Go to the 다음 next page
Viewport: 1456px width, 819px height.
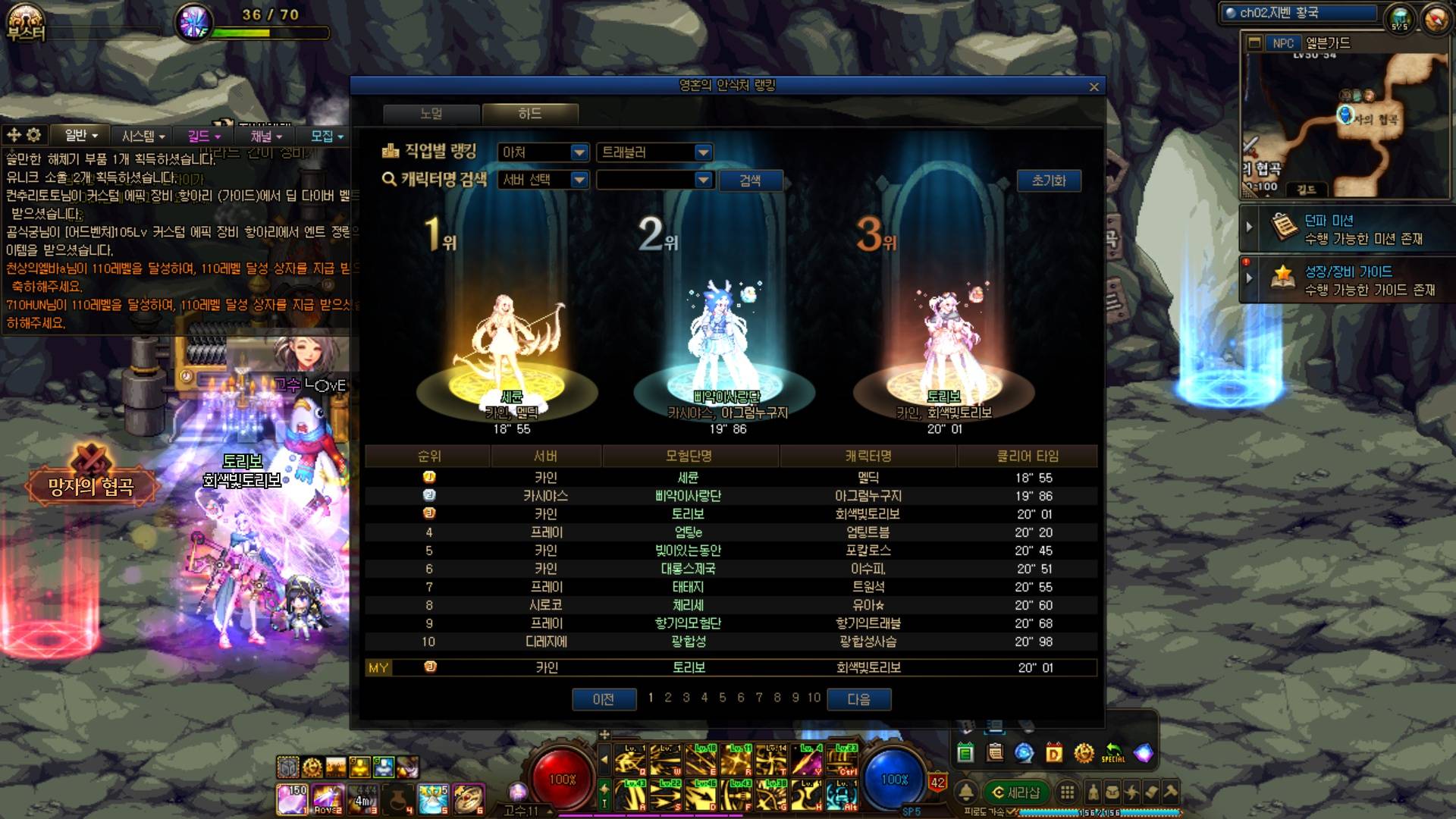[858, 699]
